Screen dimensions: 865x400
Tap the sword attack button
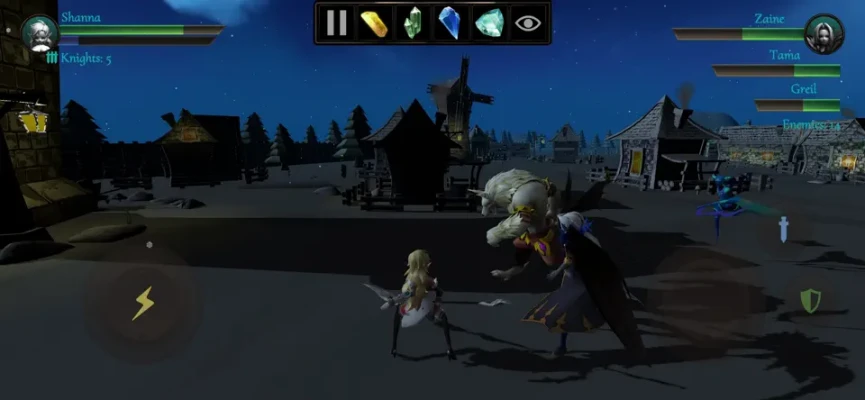coord(786,228)
